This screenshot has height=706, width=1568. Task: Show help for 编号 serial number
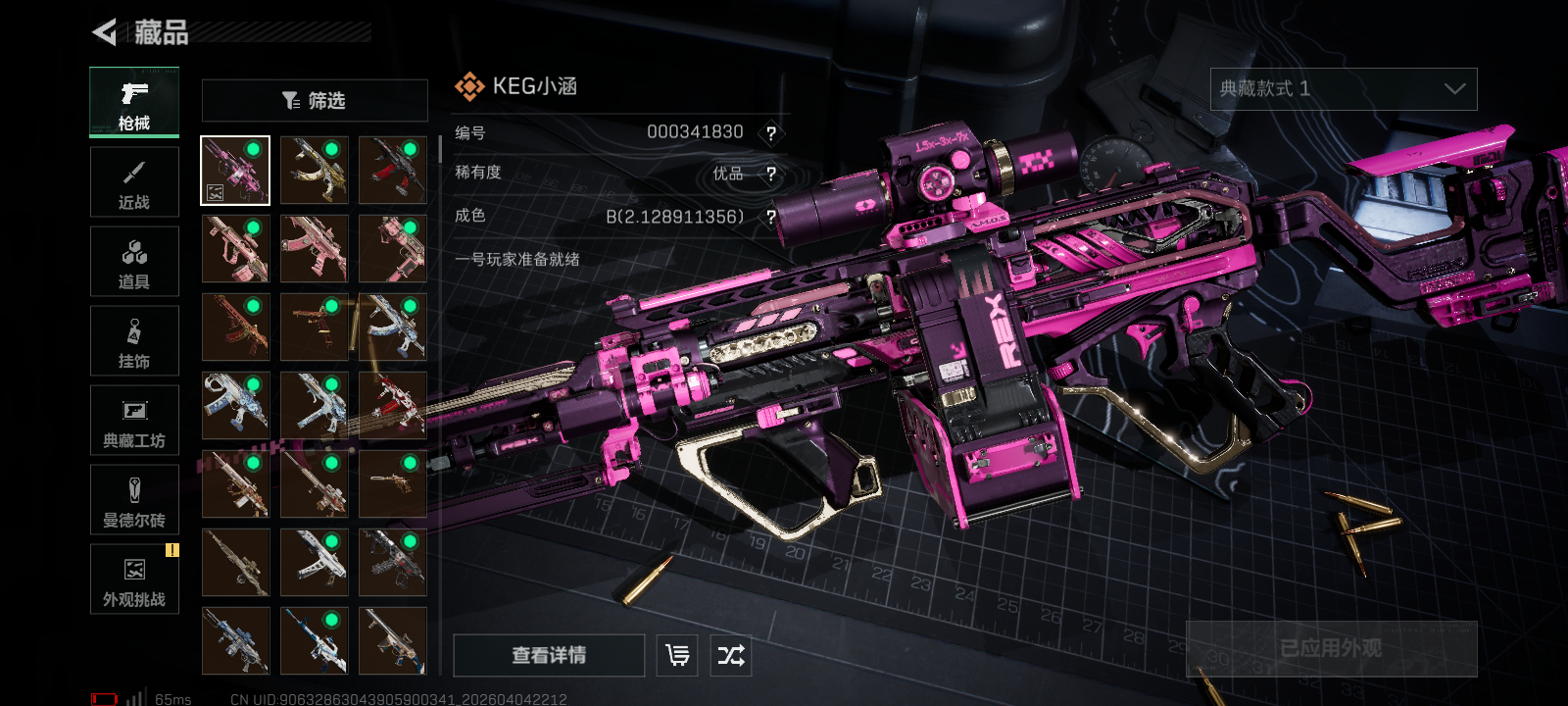[x=771, y=133]
